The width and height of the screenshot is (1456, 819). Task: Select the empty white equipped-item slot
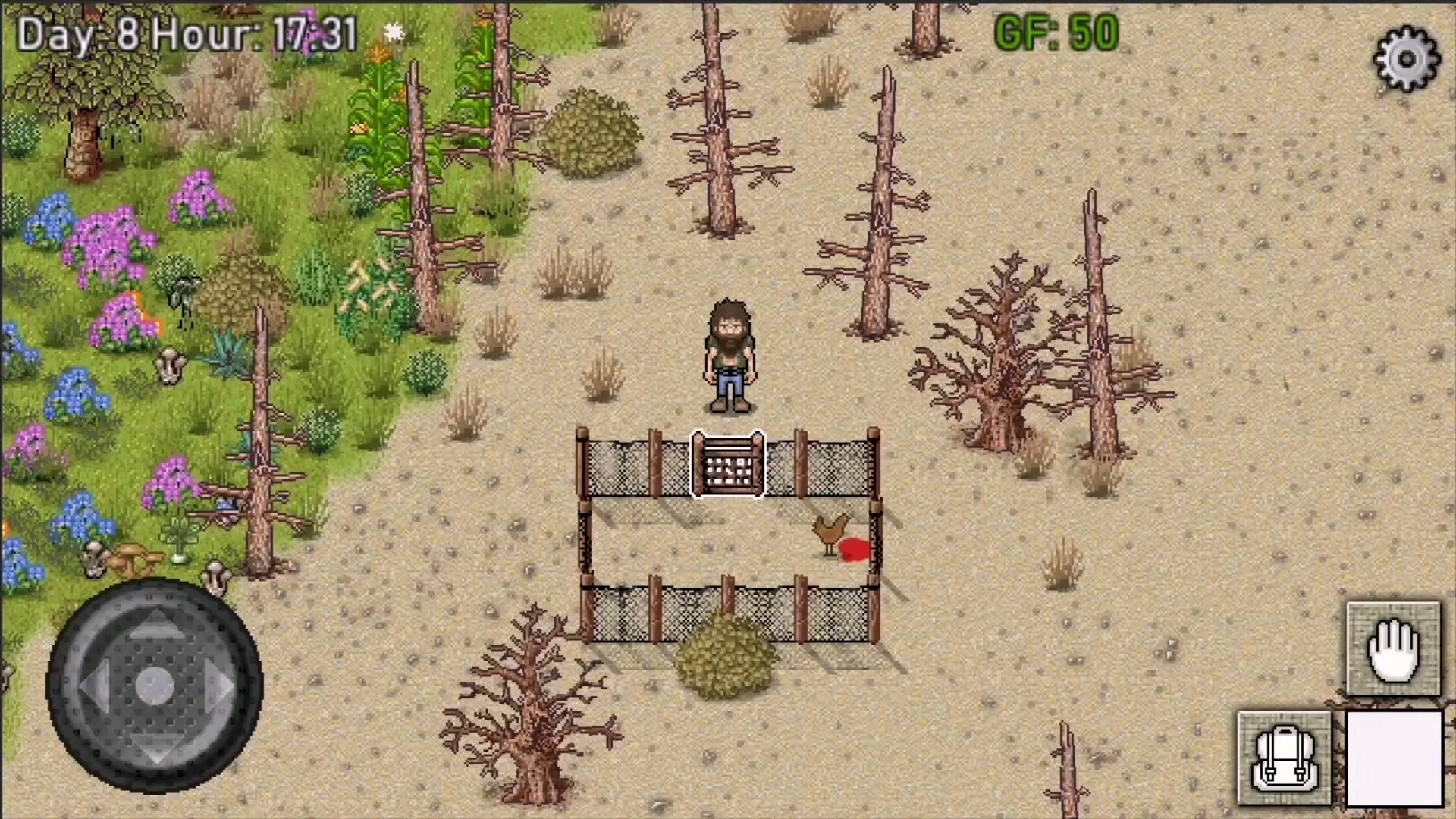coord(1394,758)
